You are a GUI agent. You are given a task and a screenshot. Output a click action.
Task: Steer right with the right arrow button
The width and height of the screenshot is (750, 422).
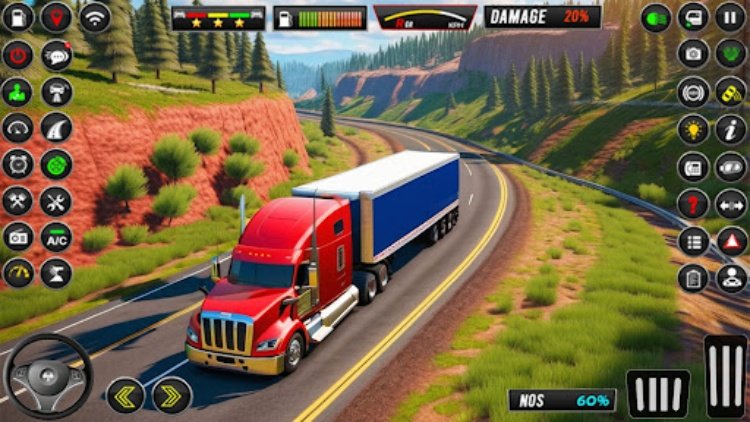point(172,395)
